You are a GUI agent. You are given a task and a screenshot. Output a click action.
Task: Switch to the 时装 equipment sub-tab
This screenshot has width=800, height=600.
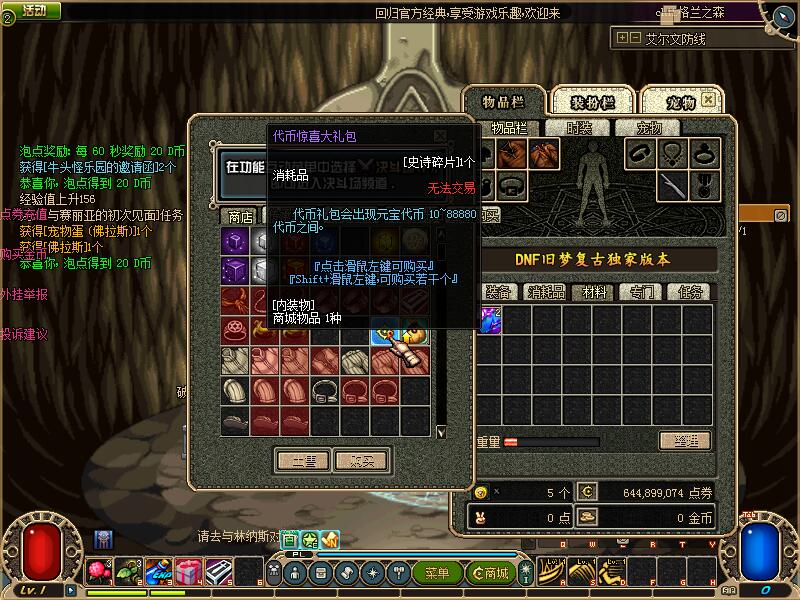pyautogui.click(x=579, y=128)
